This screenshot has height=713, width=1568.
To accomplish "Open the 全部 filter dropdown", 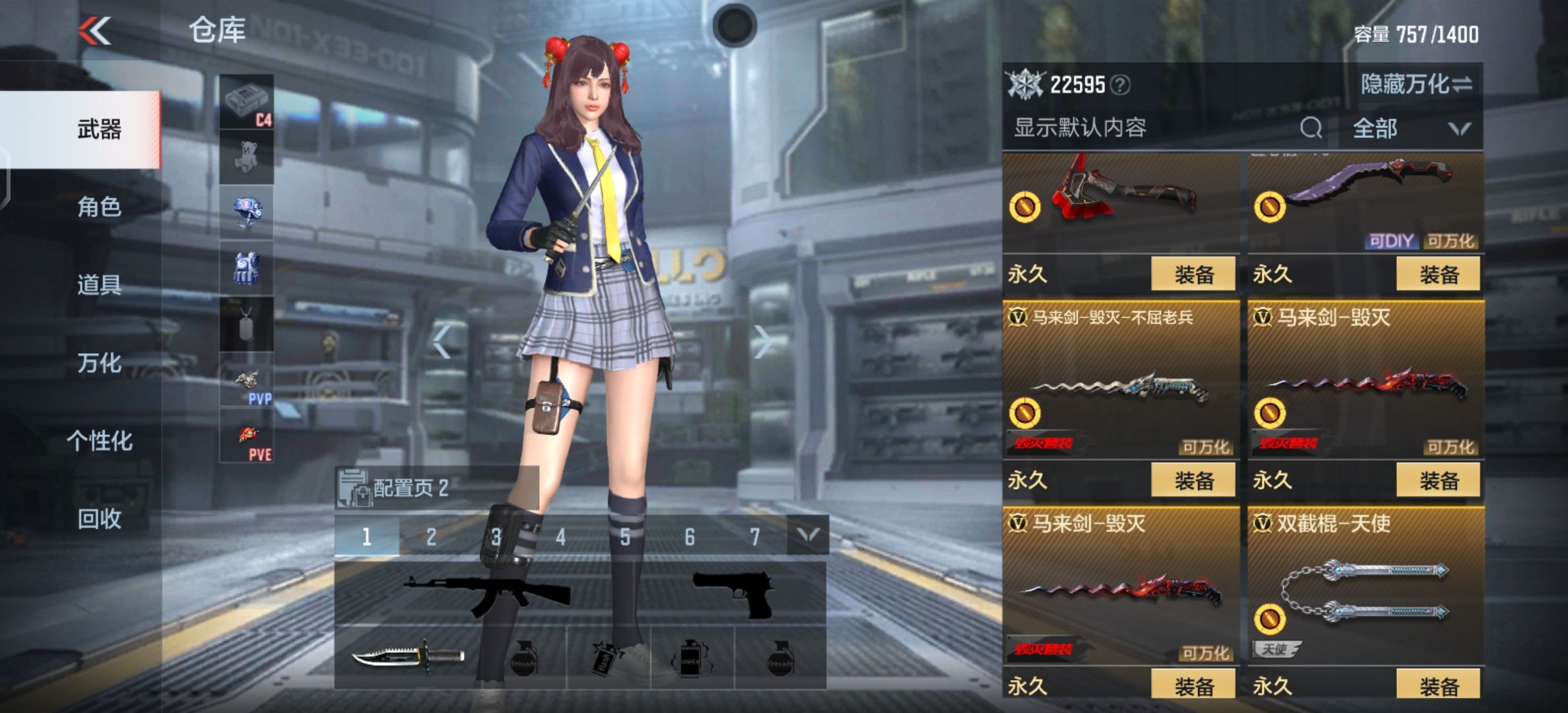I will pos(1410,128).
